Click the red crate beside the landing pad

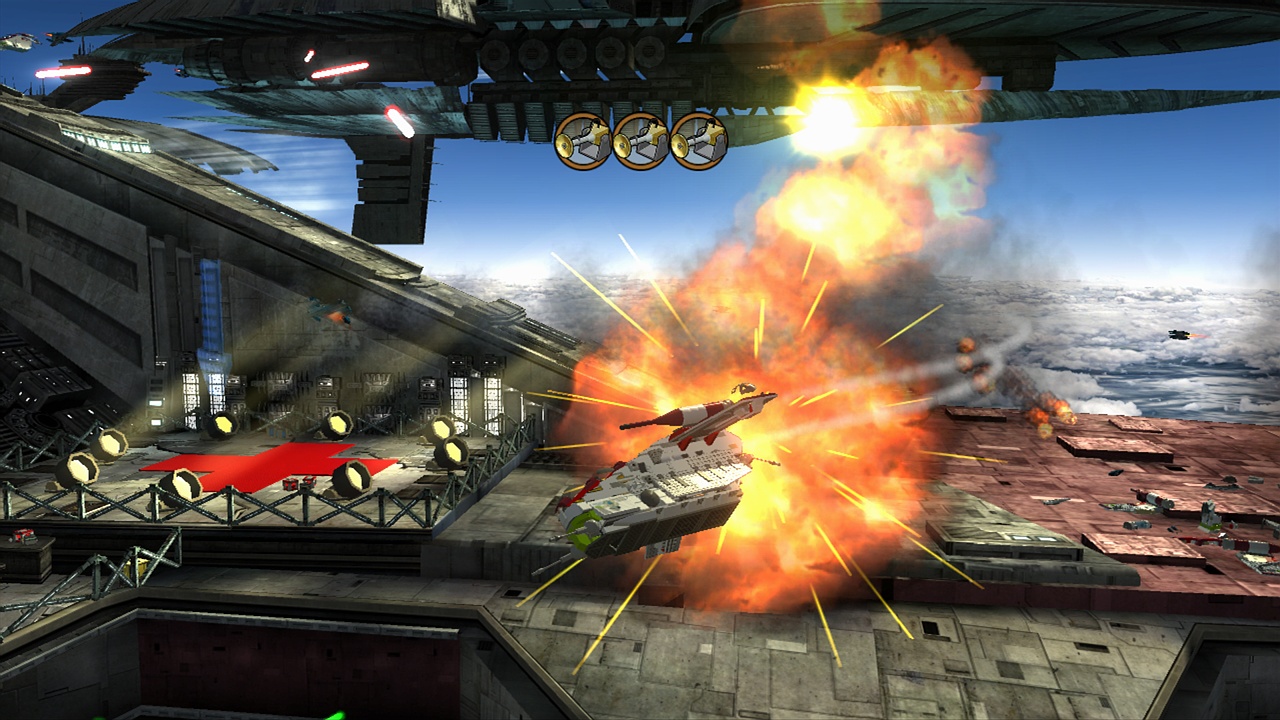click(x=290, y=486)
